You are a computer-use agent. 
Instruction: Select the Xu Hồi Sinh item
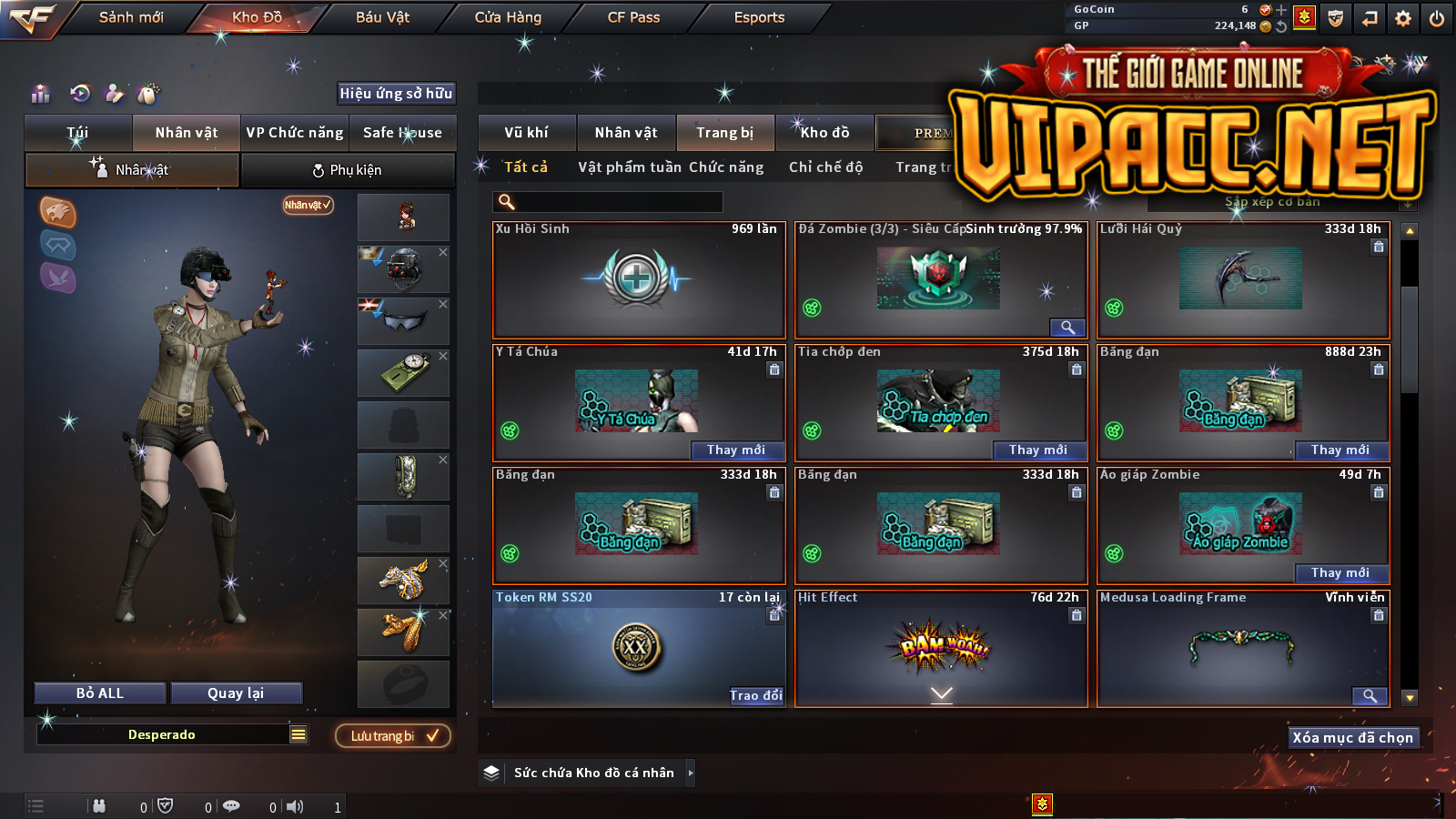click(x=638, y=279)
